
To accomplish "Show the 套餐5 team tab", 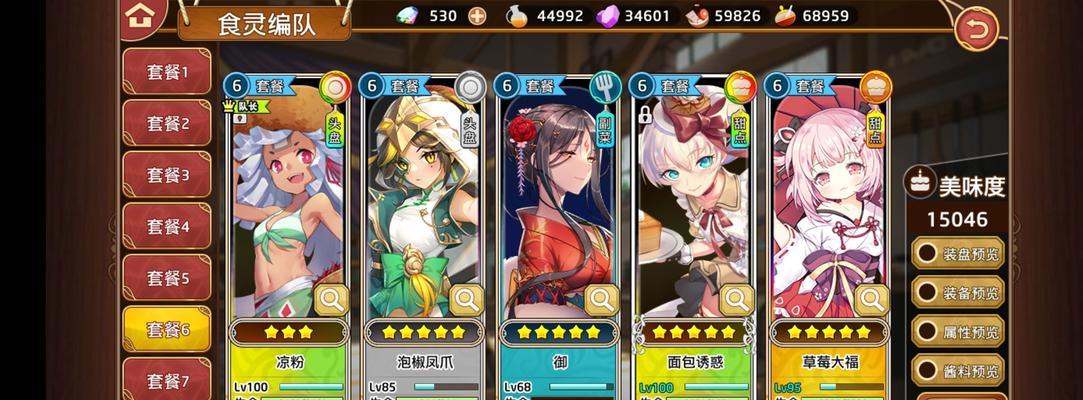I will click(166, 278).
